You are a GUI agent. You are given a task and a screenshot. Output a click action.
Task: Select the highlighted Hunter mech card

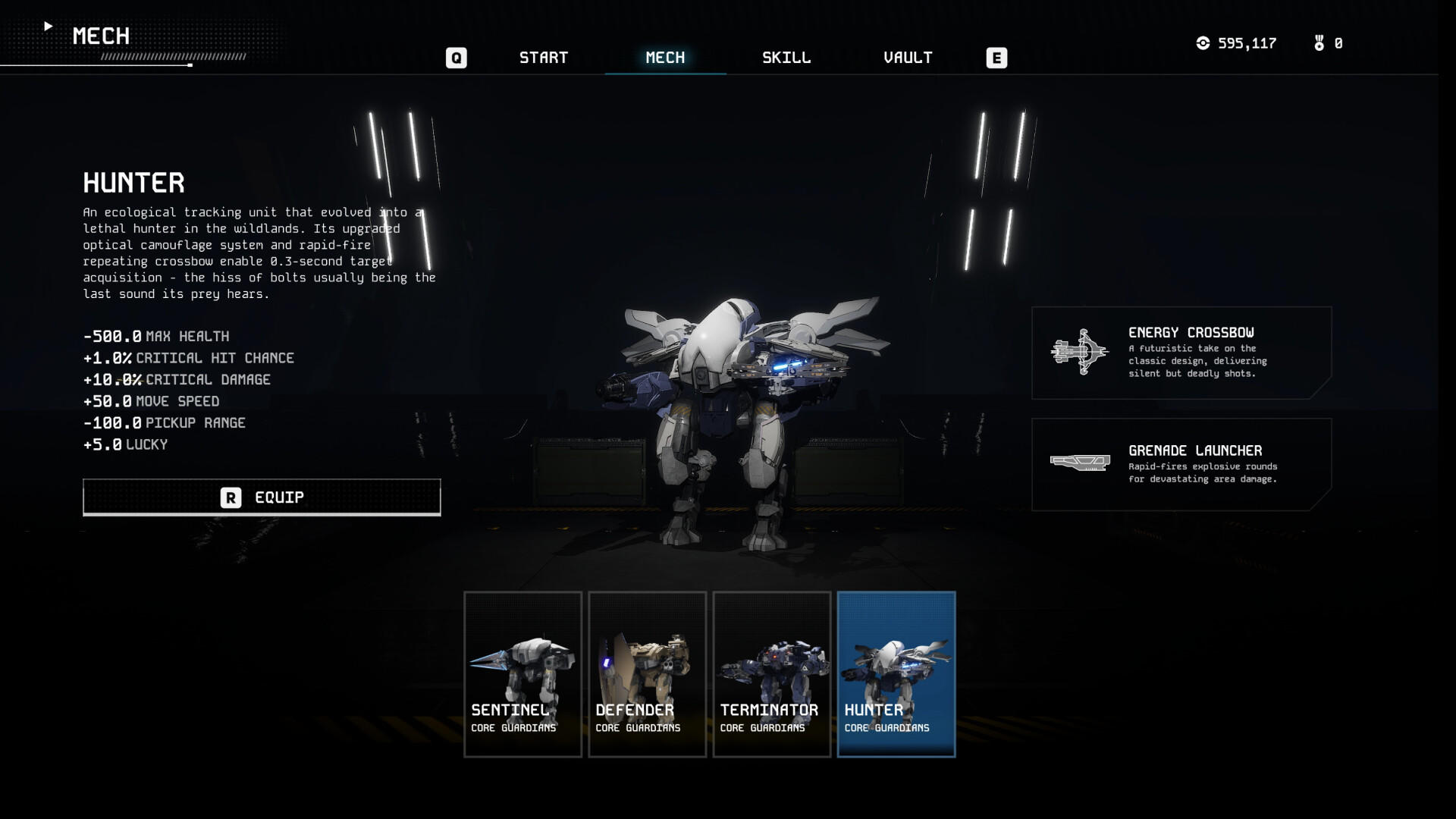896,674
